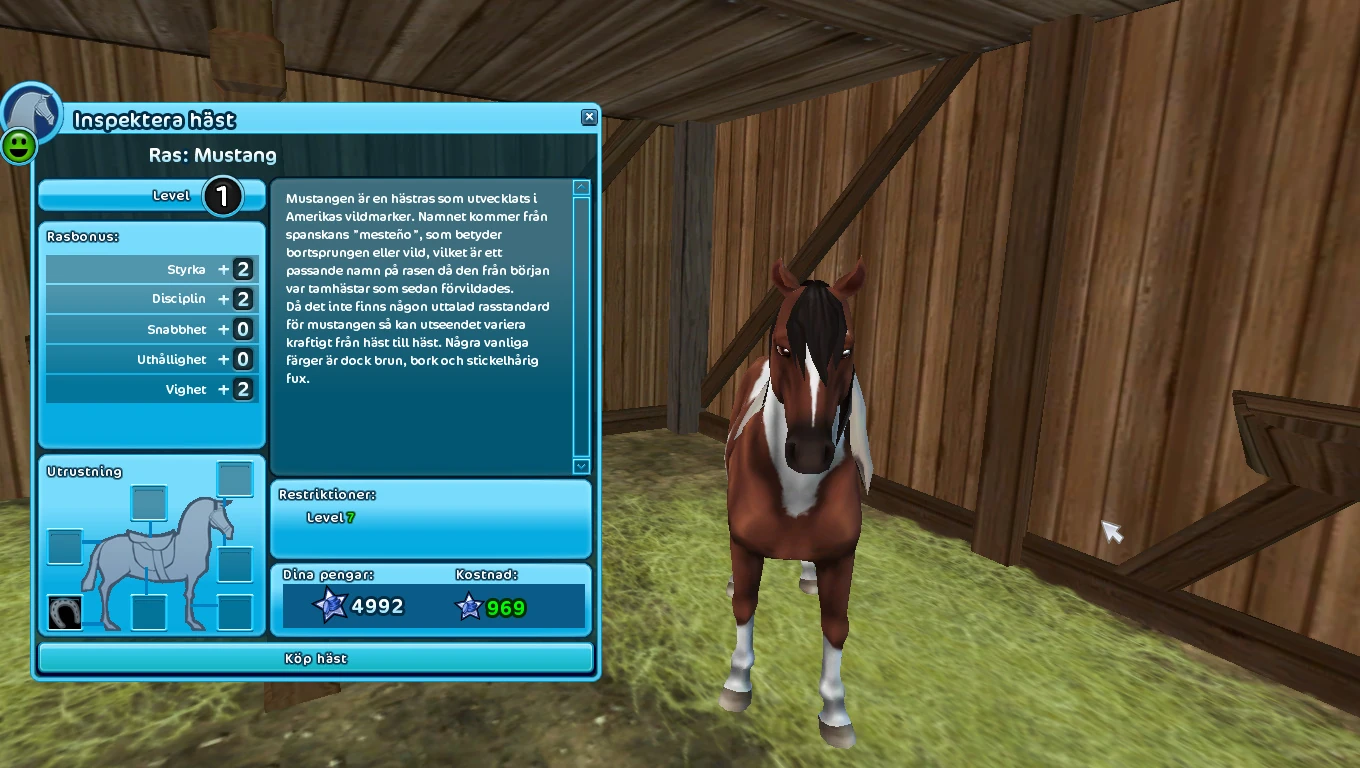1360x768 pixels.
Task: Click the description scrollbar's up arrow
Action: [x=581, y=187]
